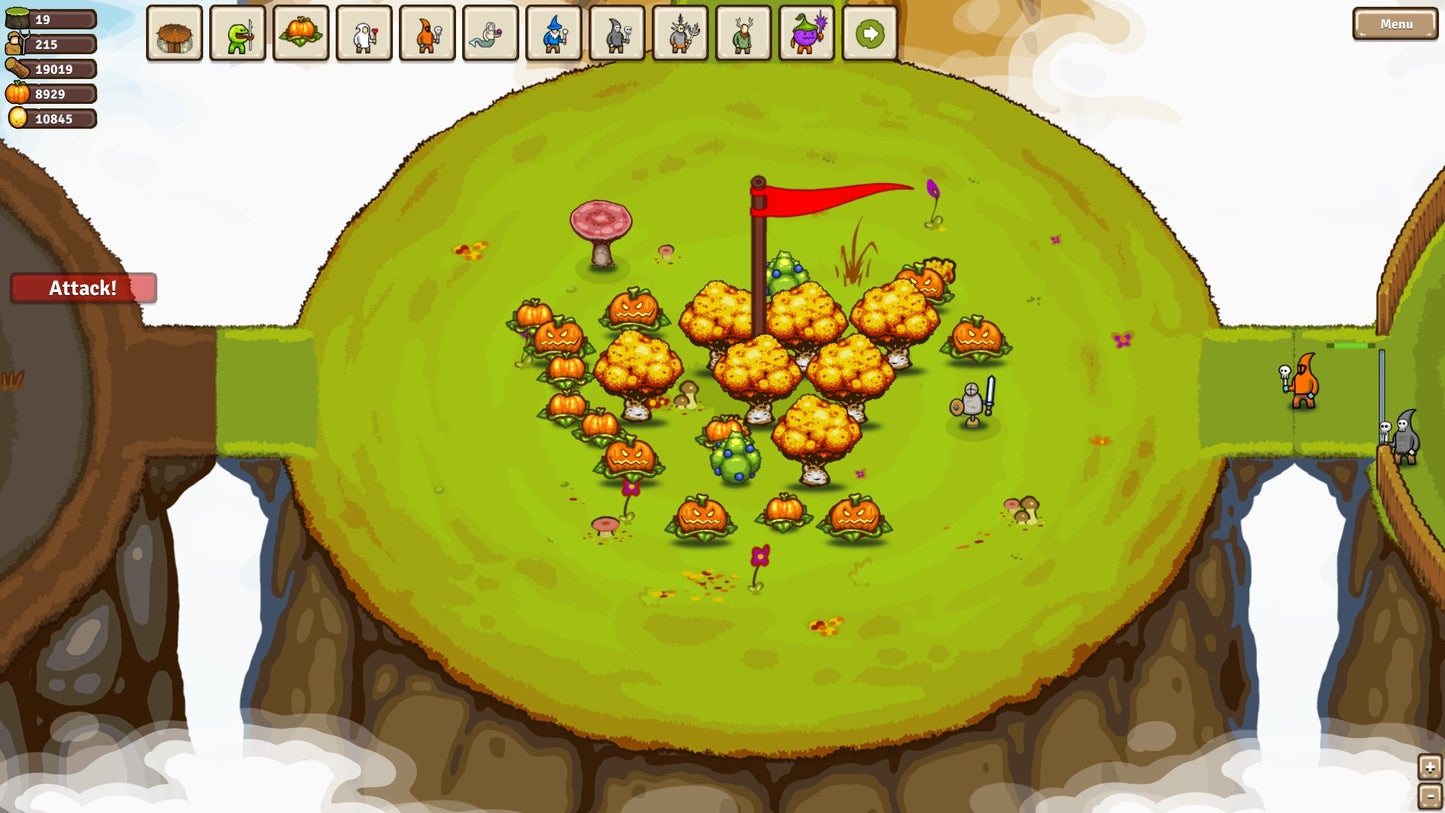Click the gold coin resource counter
1445x813 pixels.
tap(52, 118)
